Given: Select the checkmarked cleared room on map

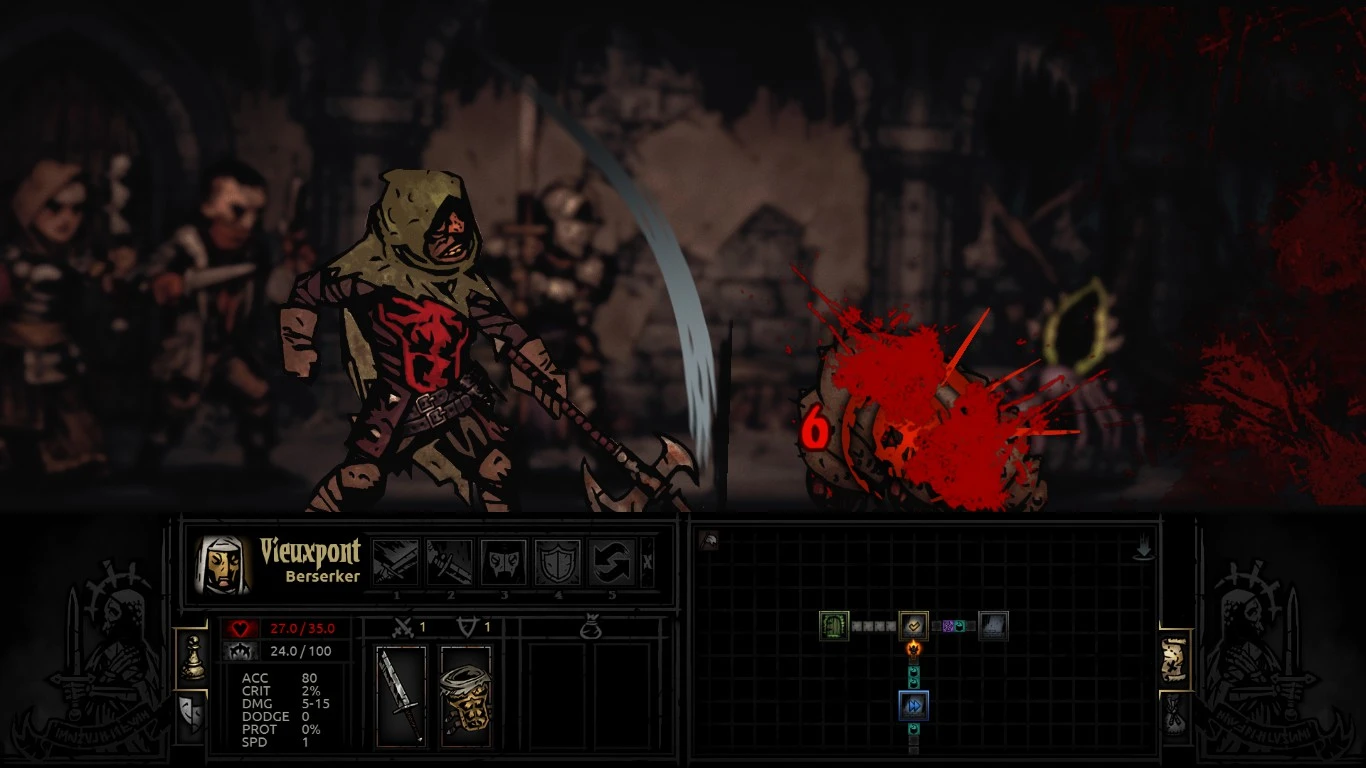Looking at the screenshot, I should pos(913,626).
